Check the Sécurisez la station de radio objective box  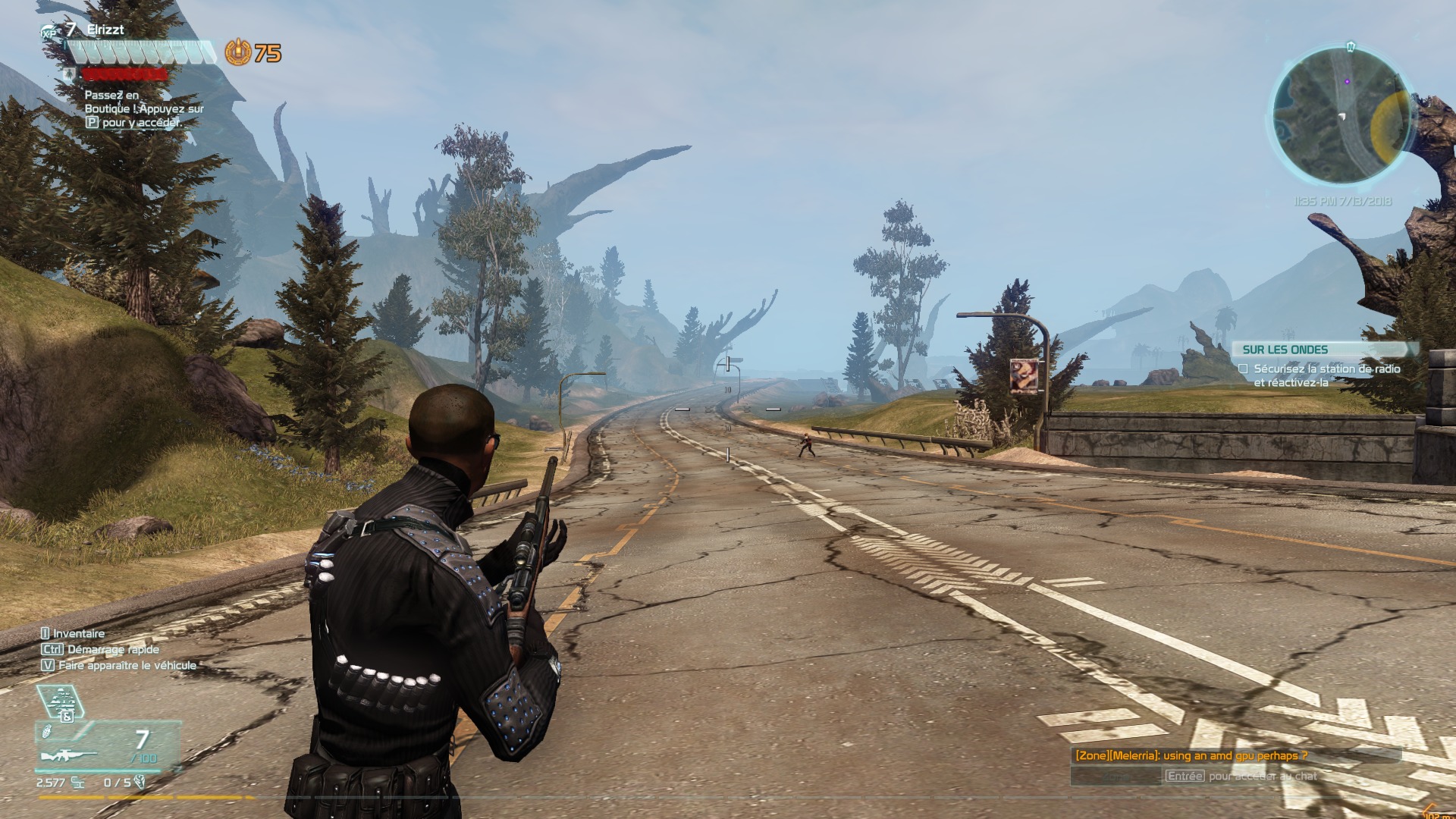click(x=1242, y=368)
